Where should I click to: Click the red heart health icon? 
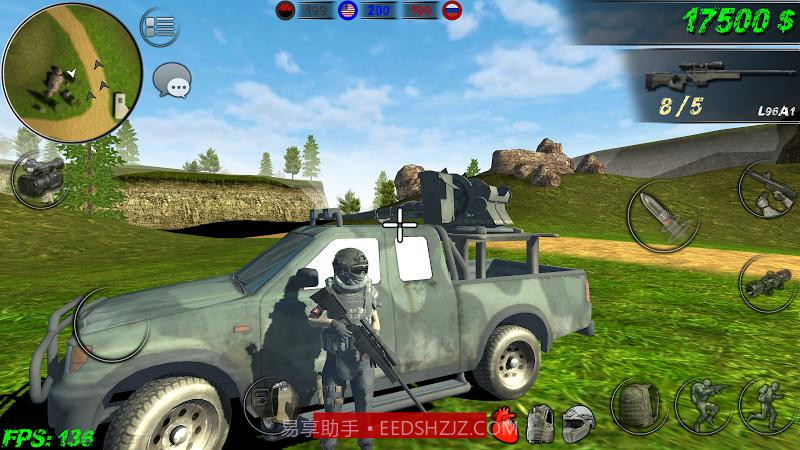504,424
